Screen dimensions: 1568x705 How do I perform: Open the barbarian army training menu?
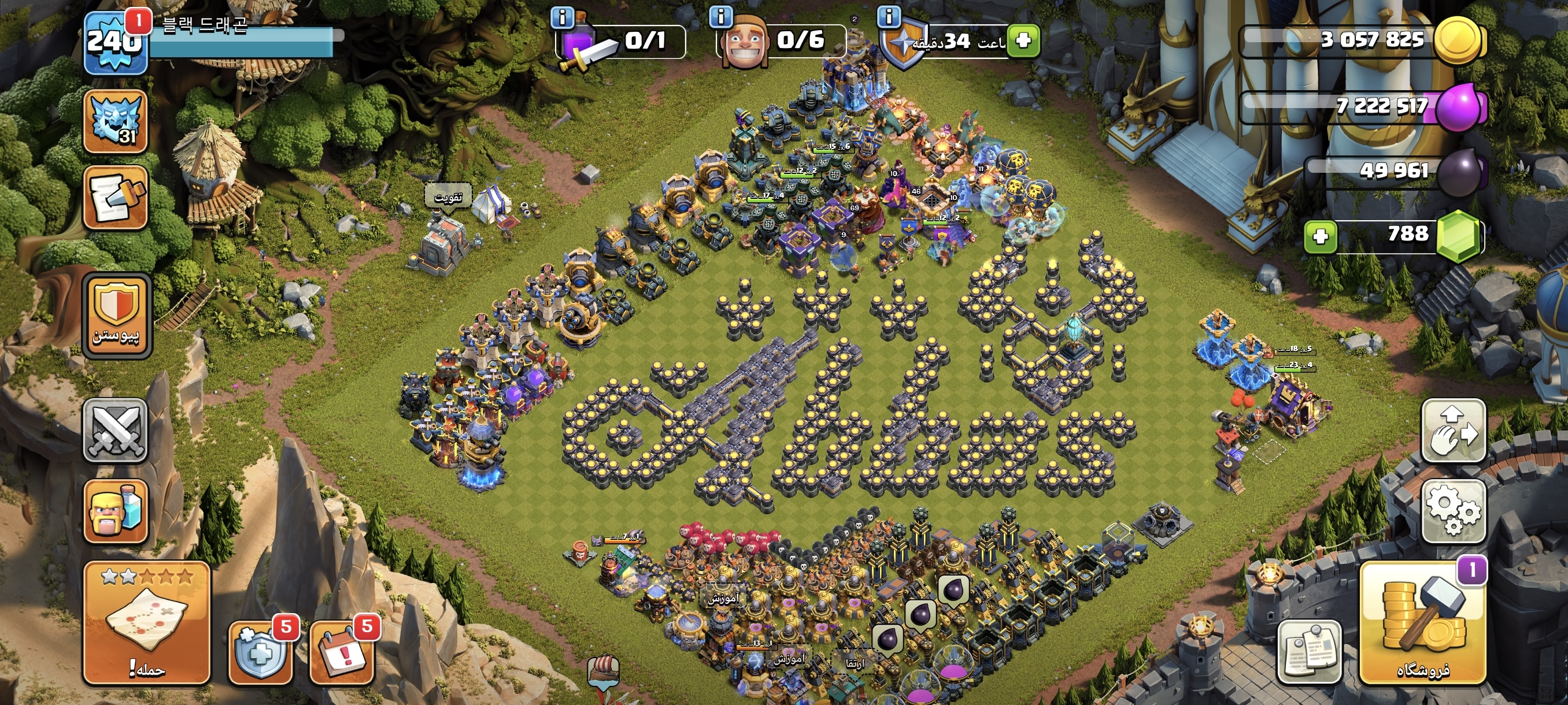115,510
